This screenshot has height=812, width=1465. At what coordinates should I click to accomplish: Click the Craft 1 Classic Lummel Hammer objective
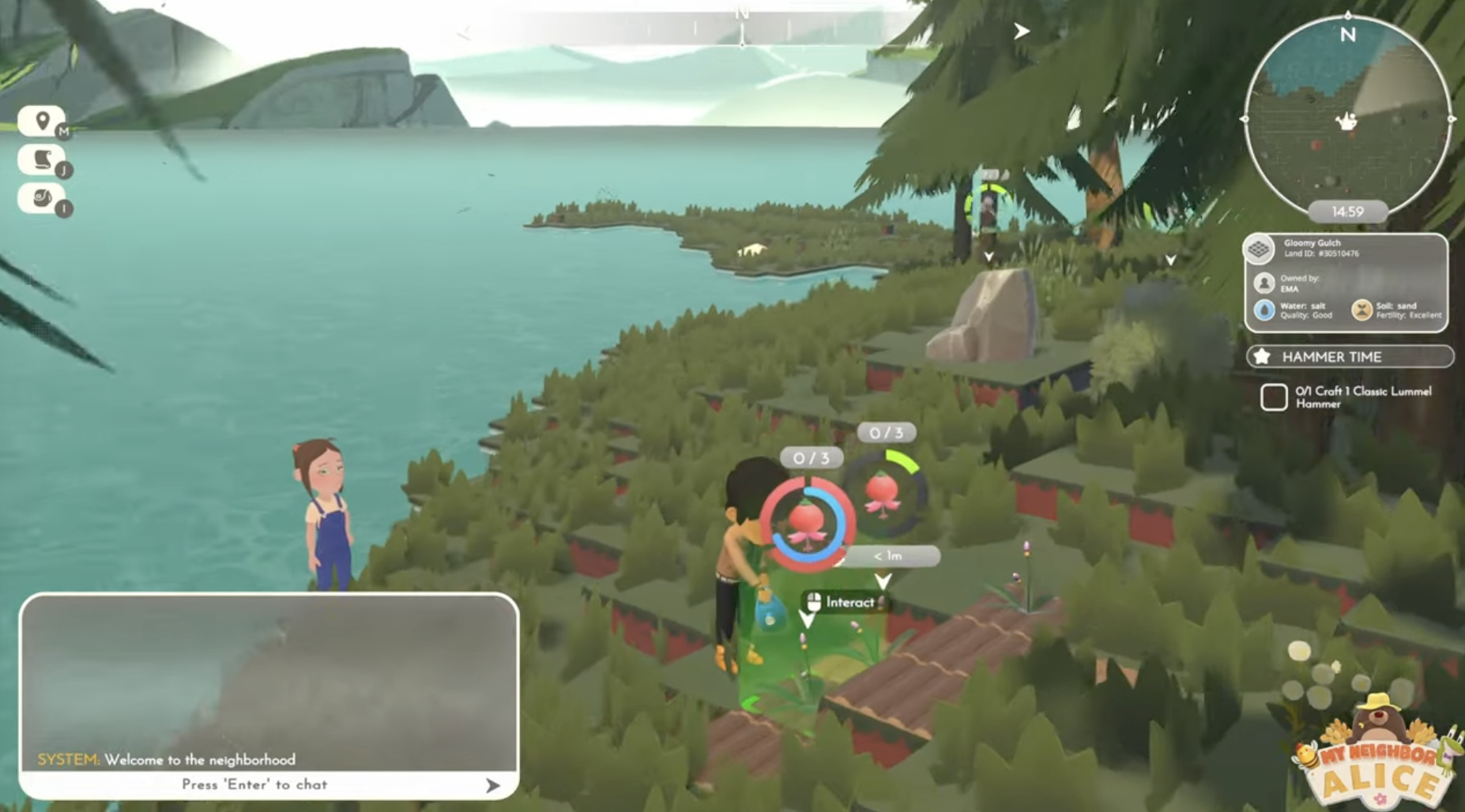point(1362,397)
